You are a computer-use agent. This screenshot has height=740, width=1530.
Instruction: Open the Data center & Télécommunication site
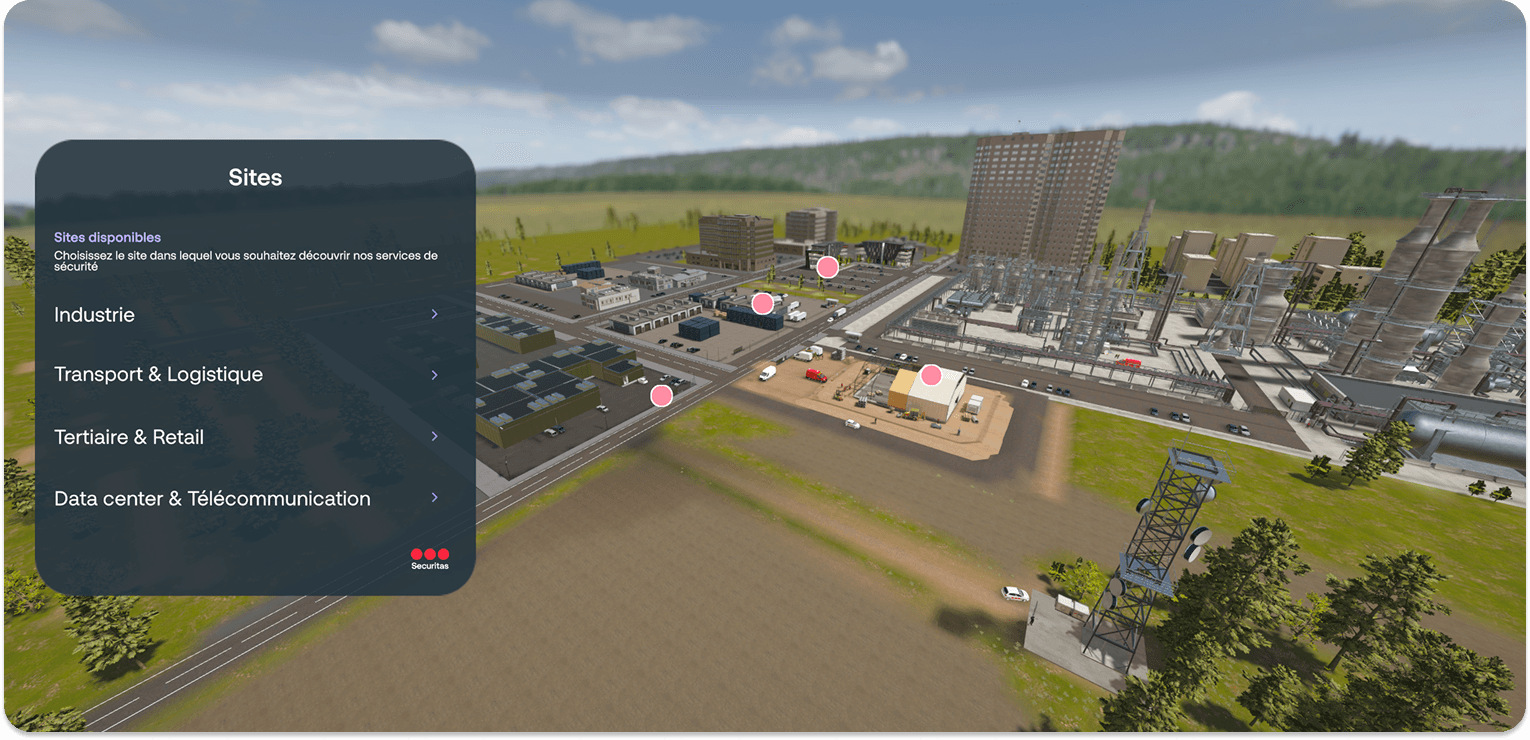[212, 497]
